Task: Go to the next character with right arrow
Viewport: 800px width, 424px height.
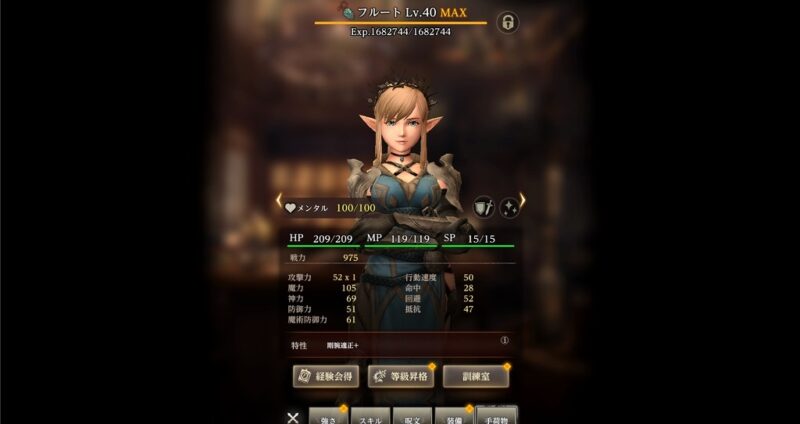Action: point(522,204)
